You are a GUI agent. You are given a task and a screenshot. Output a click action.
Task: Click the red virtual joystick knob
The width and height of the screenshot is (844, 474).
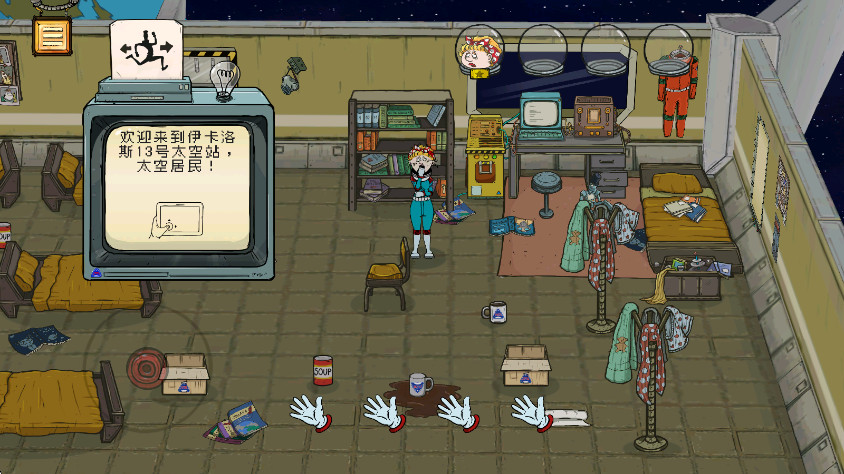click(148, 366)
